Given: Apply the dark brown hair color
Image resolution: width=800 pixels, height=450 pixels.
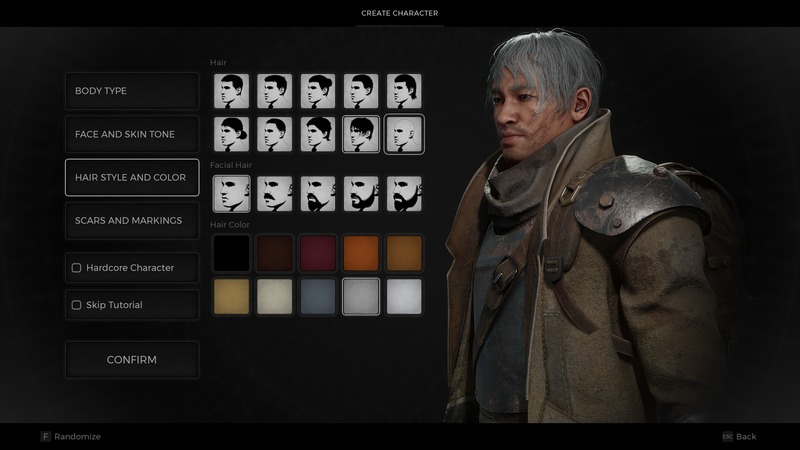Looking at the screenshot, I should pyautogui.click(x=274, y=253).
